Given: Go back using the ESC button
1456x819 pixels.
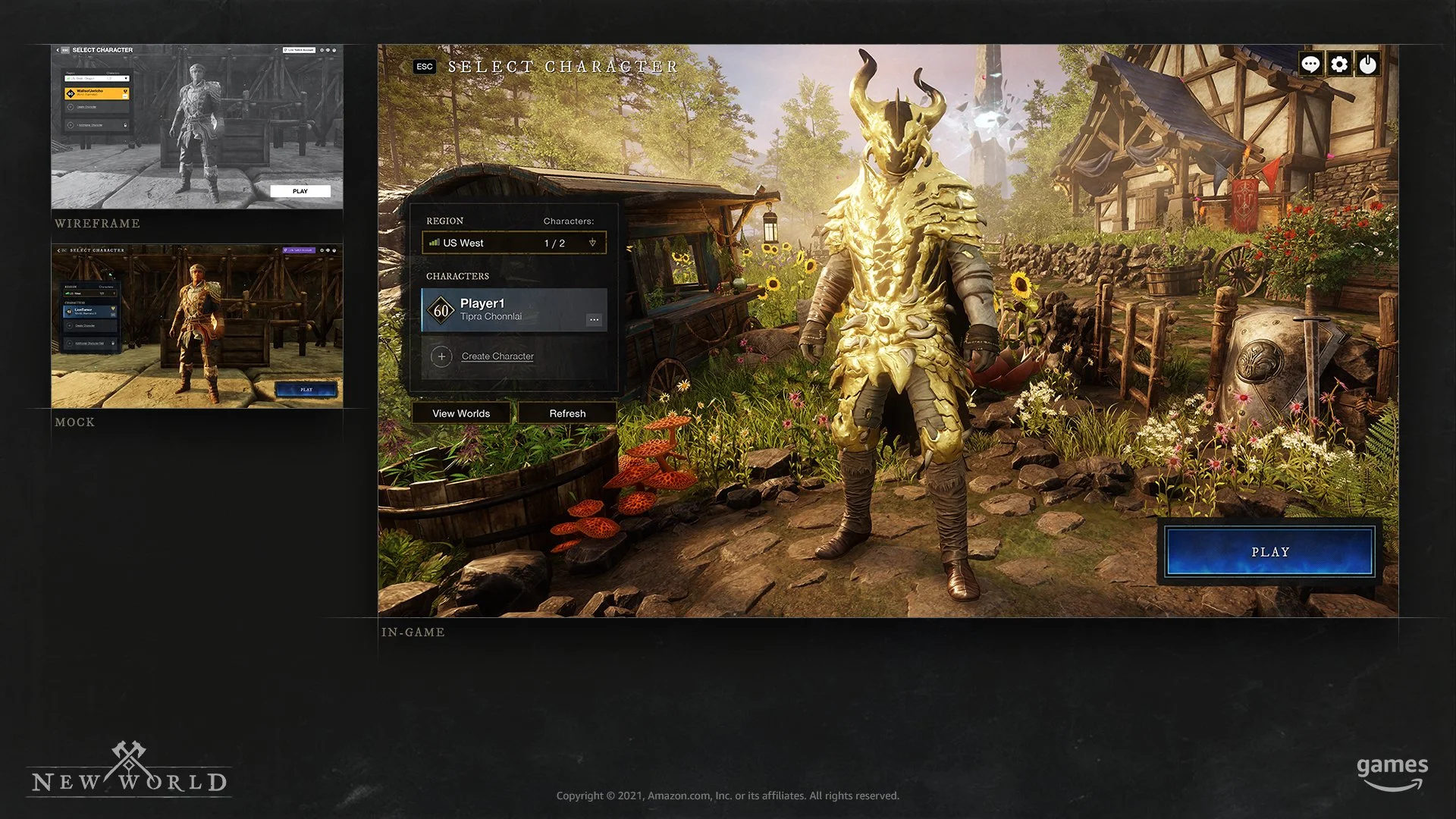Looking at the screenshot, I should [425, 67].
